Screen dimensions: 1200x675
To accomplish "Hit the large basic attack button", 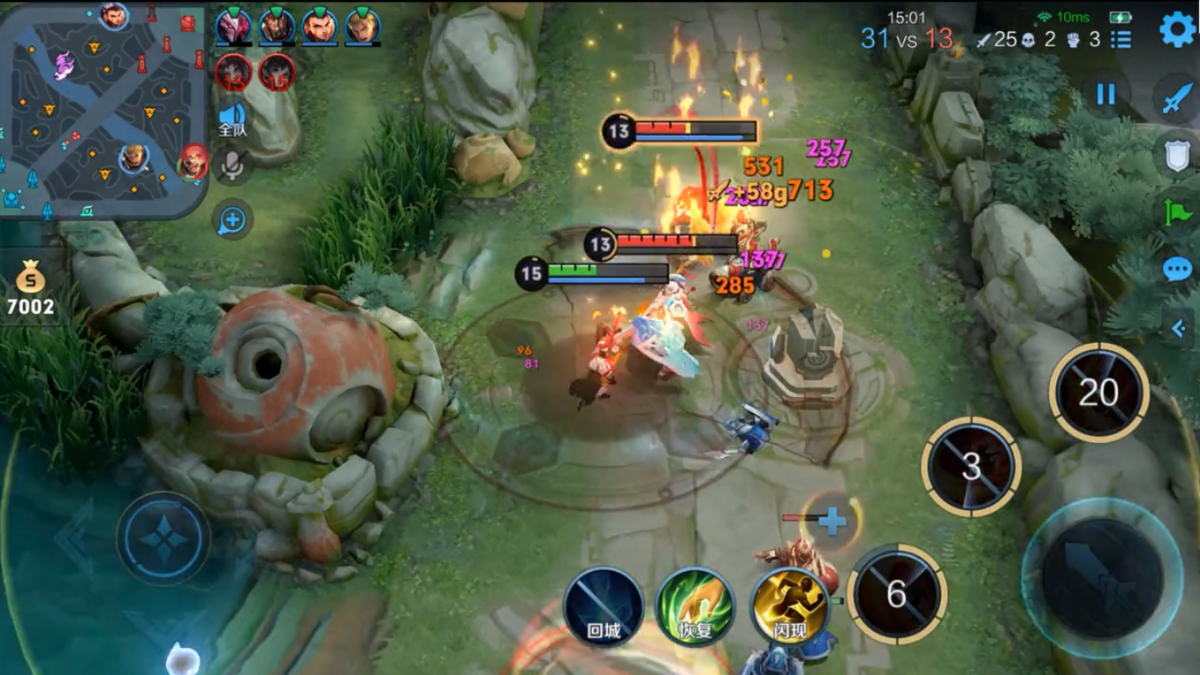I will pos(1101,578).
